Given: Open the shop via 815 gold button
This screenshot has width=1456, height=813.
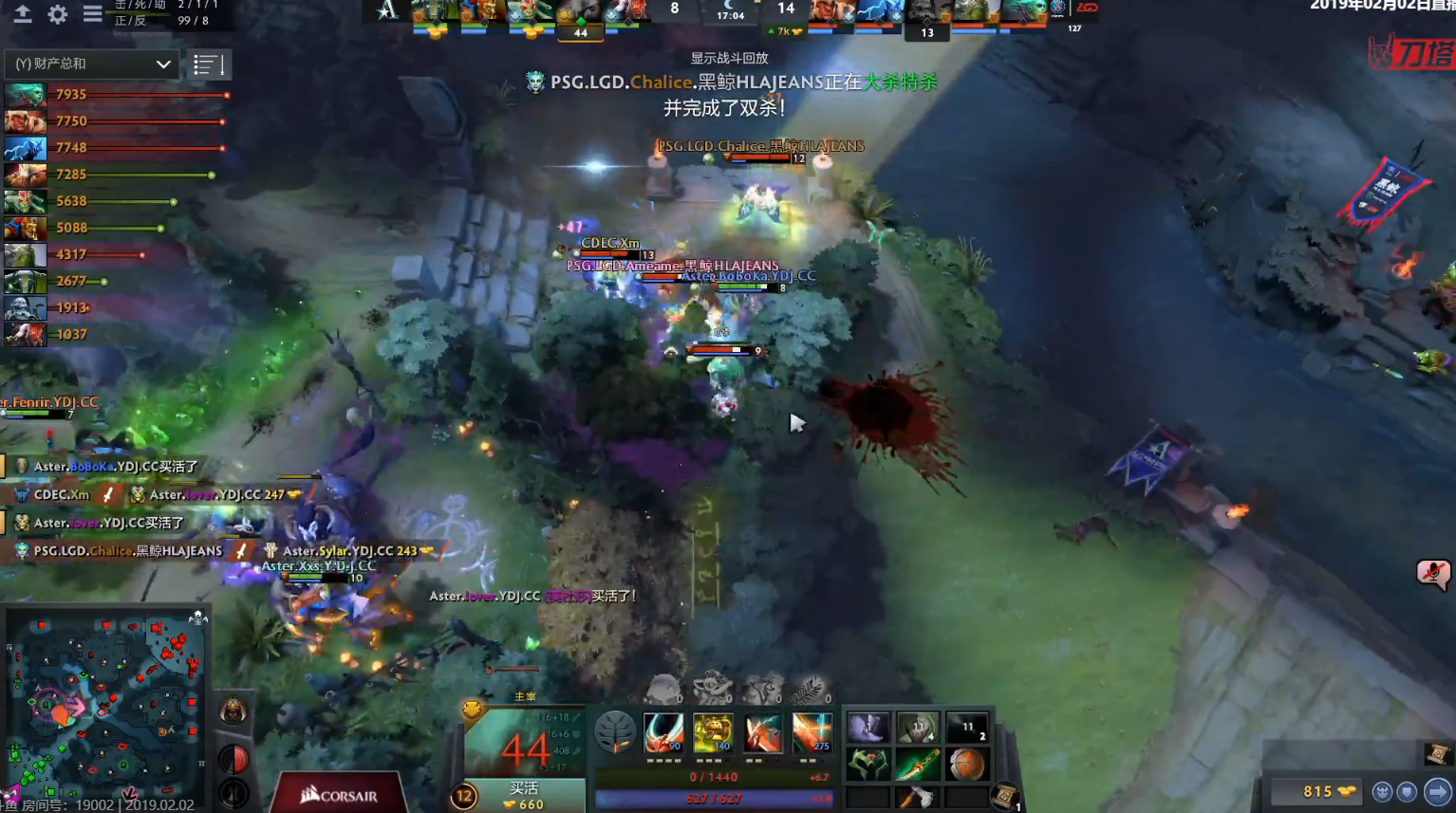Looking at the screenshot, I should (x=1317, y=791).
